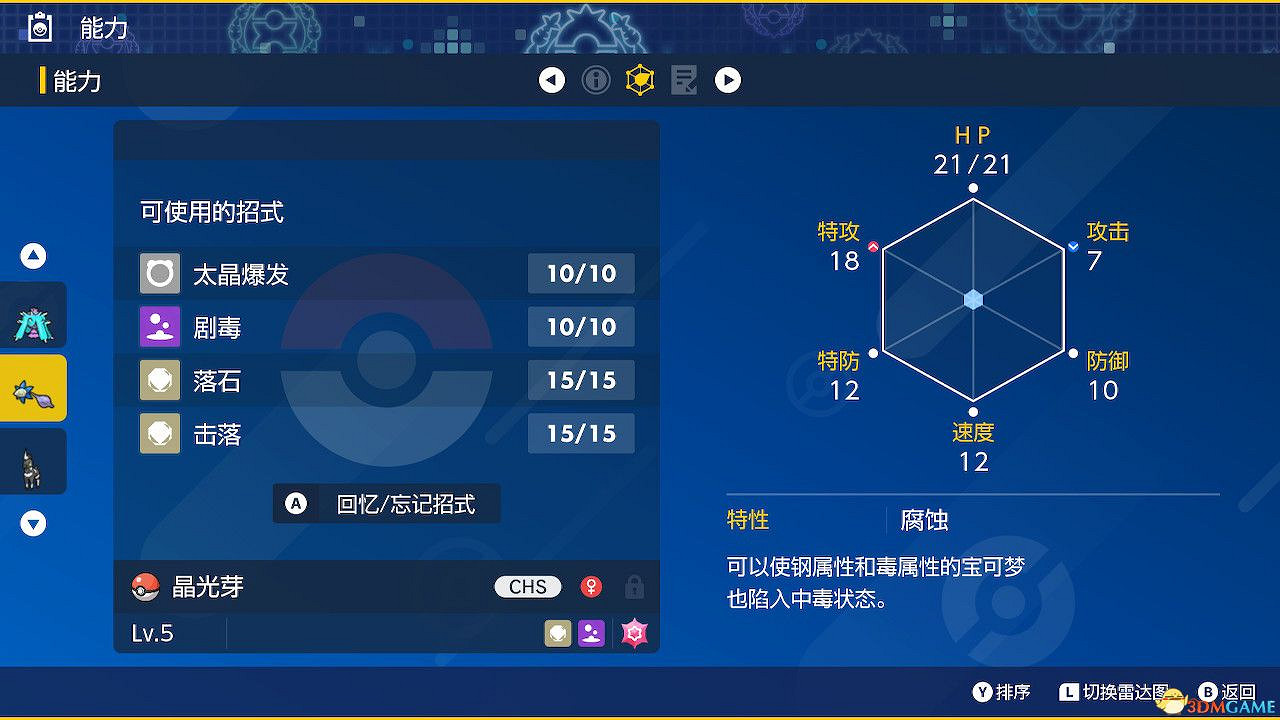Click the left arrow to previous summary page

(x=552, y=80)
